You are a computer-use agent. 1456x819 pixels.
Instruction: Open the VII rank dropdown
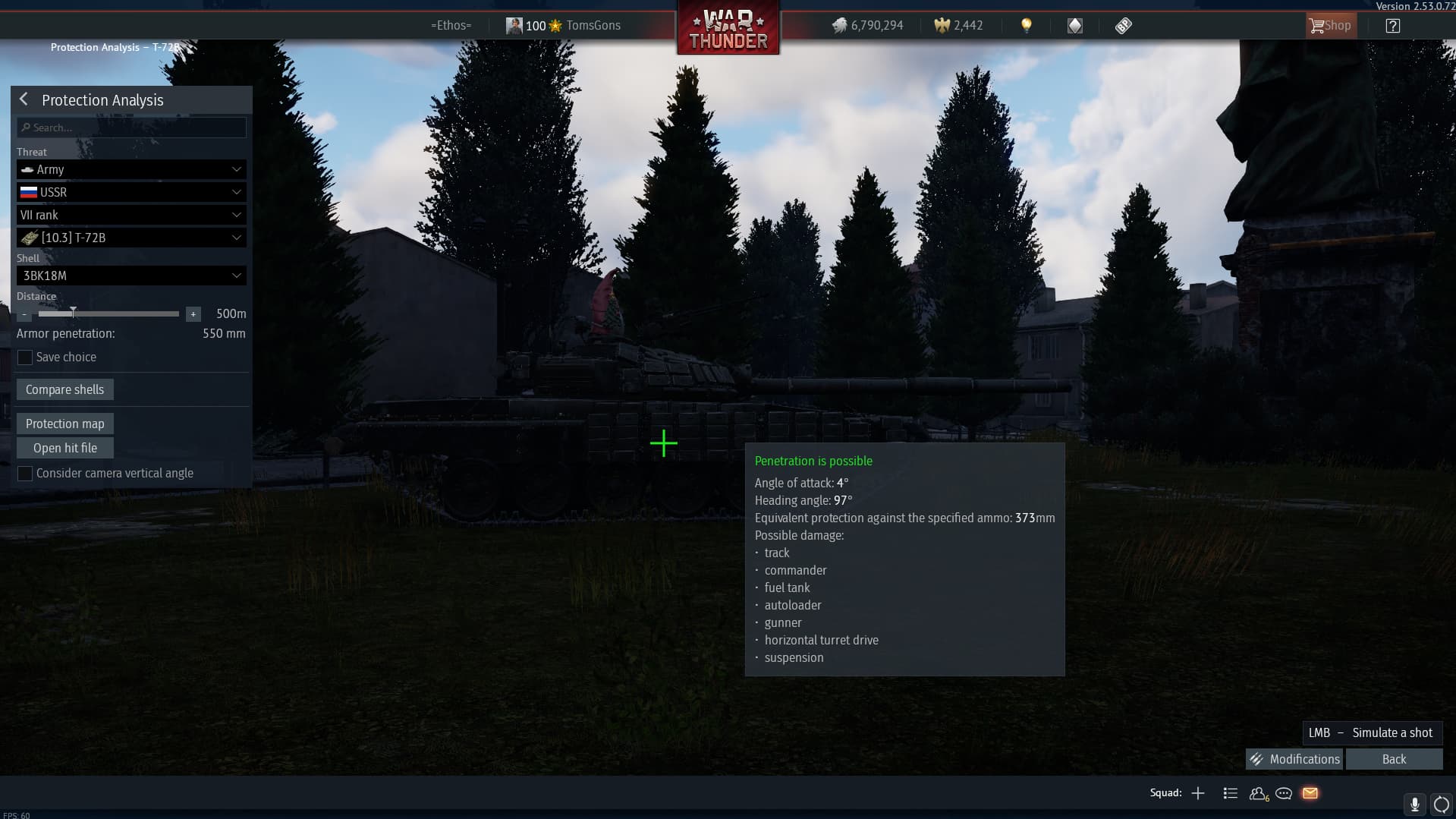click(x=131, y=215)
